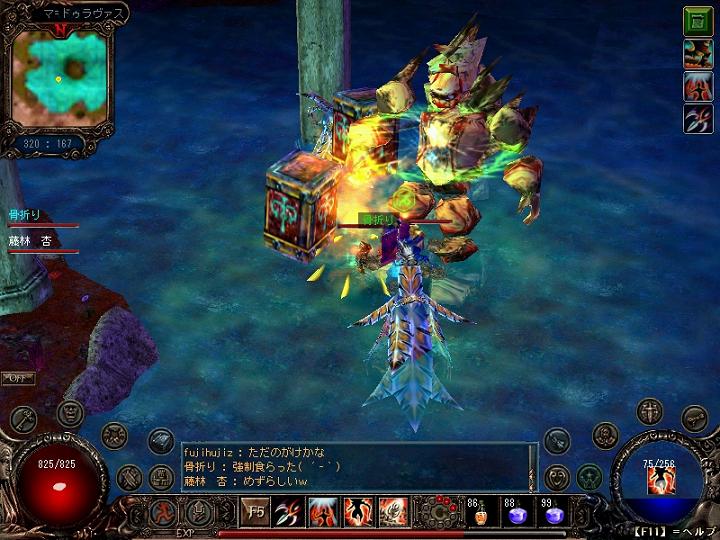Toggle the OFF switch above the red orb

click(x=16, y=378)
